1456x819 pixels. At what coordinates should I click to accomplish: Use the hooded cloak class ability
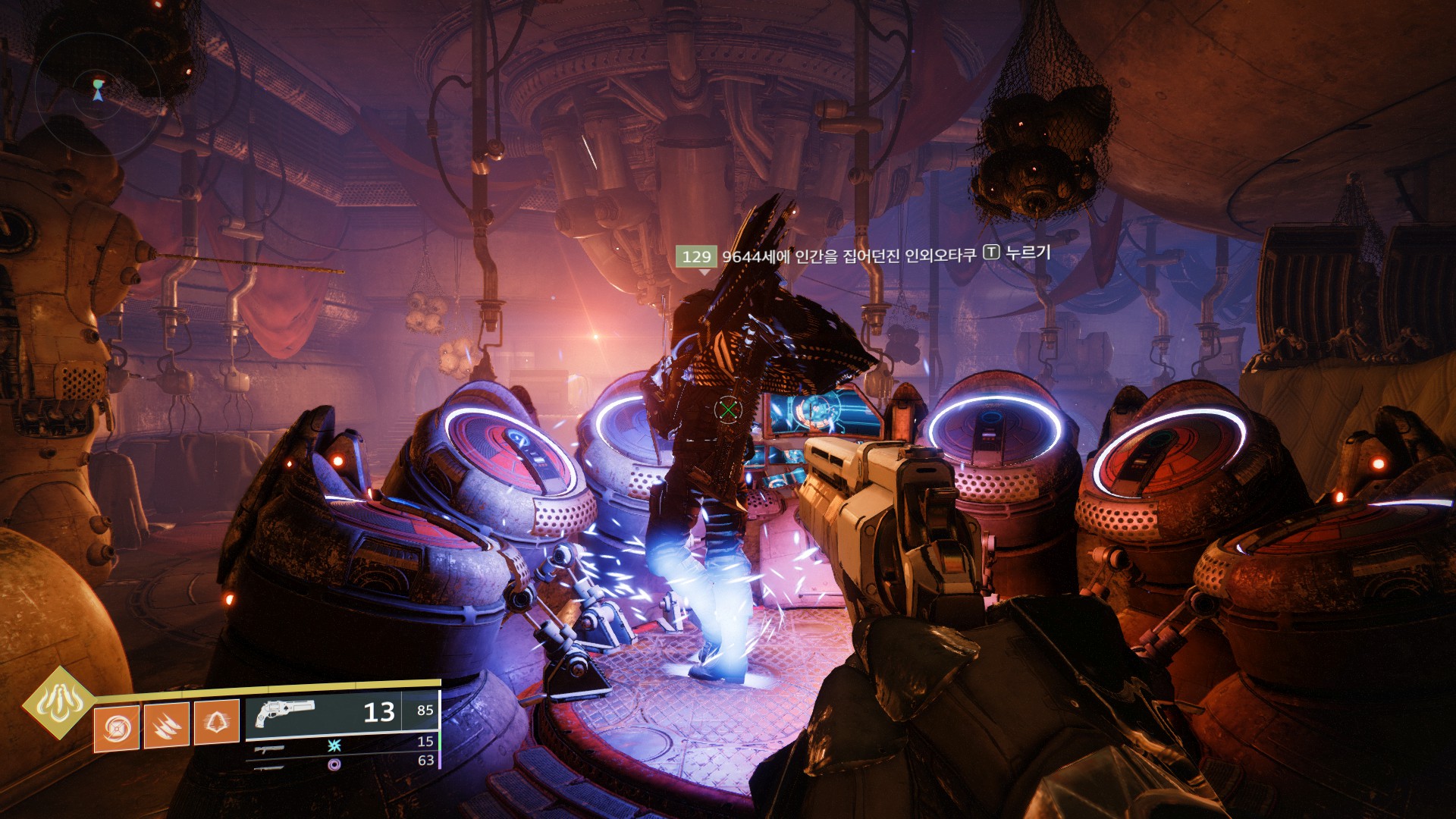pyautogui.click(x=217, y=722)
